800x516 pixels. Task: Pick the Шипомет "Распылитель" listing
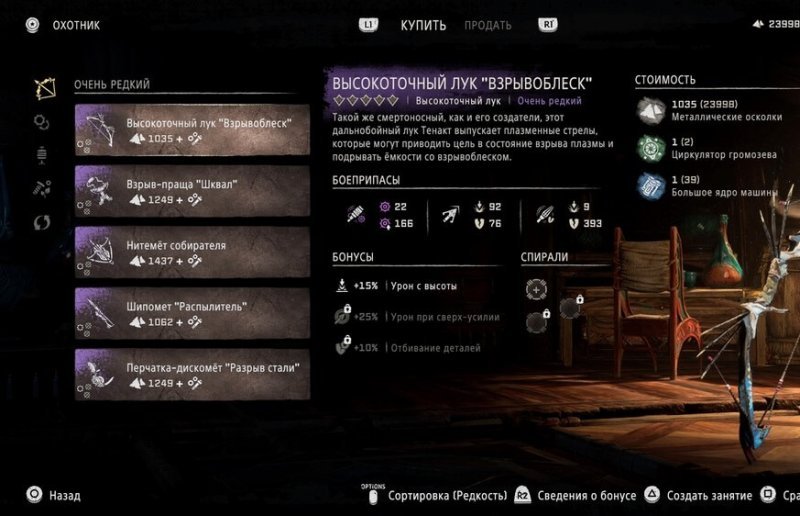[192, 314]
